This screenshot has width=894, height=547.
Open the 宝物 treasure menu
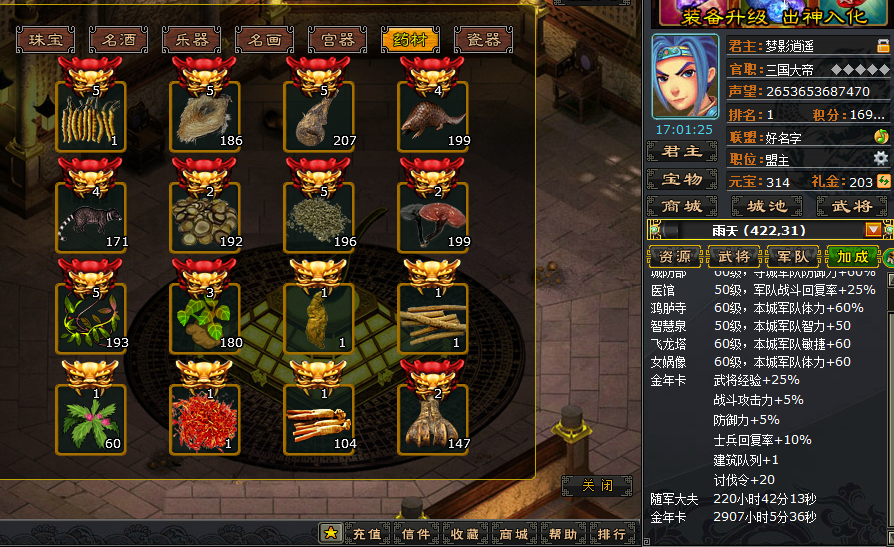point(681,179)
